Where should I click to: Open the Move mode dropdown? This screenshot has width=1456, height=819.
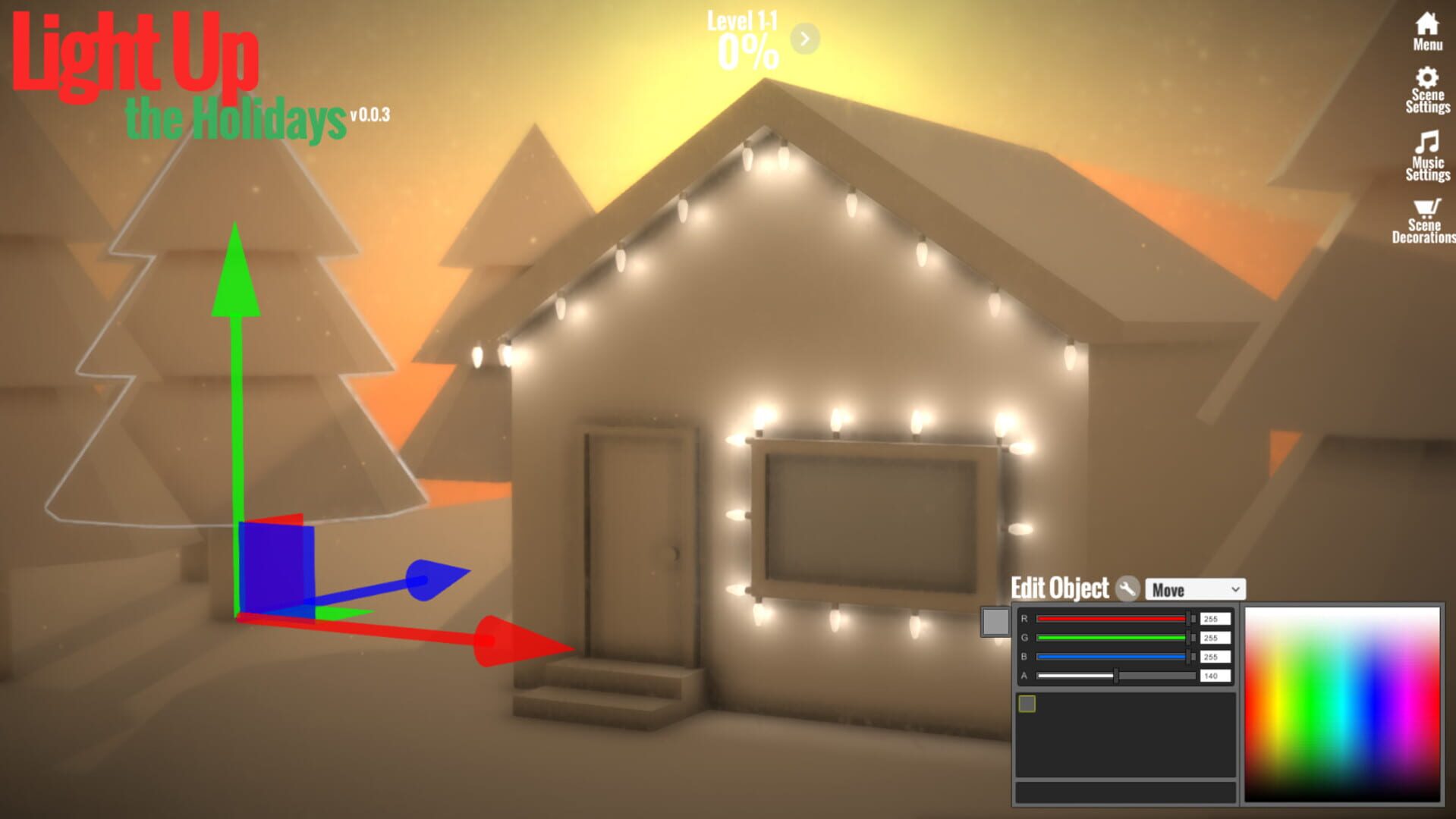tap(1197, 589)
